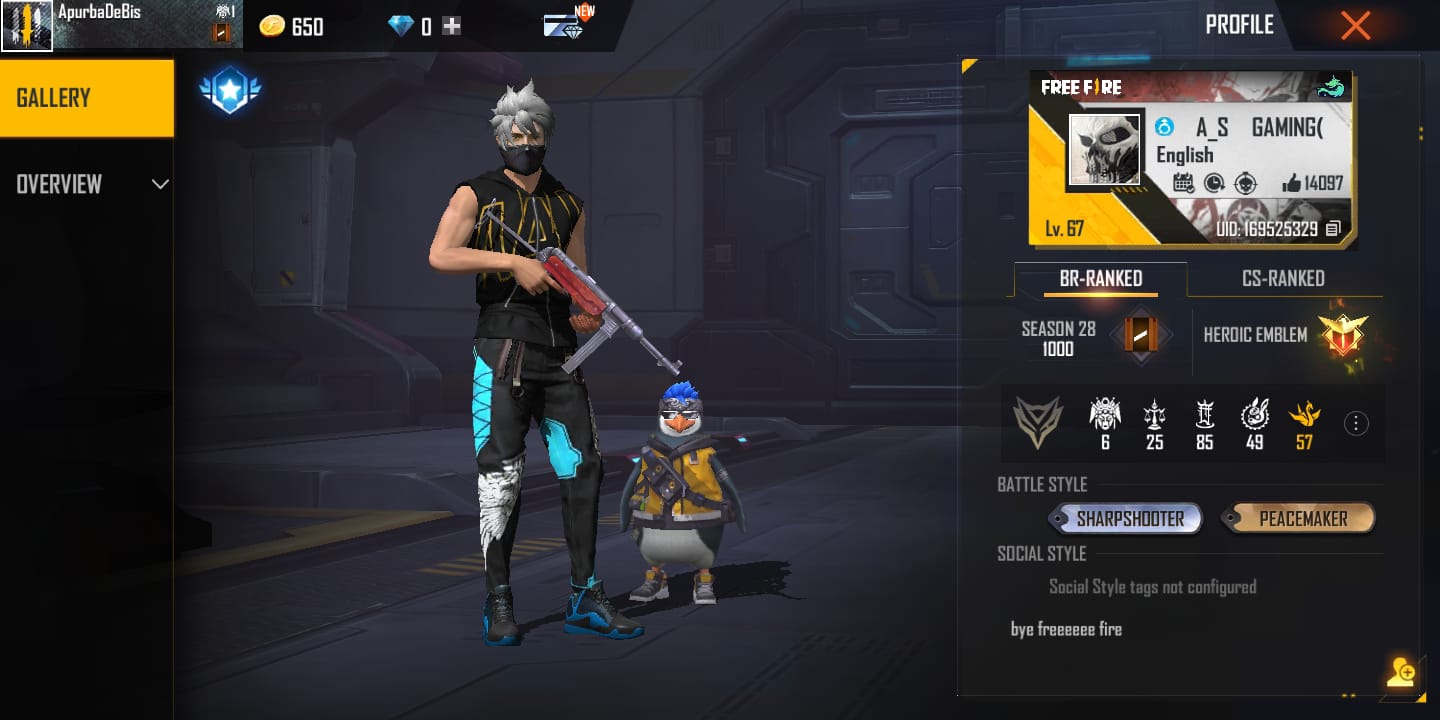1440x720 pixels.
Task: Open the ApurbaDeBis player banner
Action: 120,25
